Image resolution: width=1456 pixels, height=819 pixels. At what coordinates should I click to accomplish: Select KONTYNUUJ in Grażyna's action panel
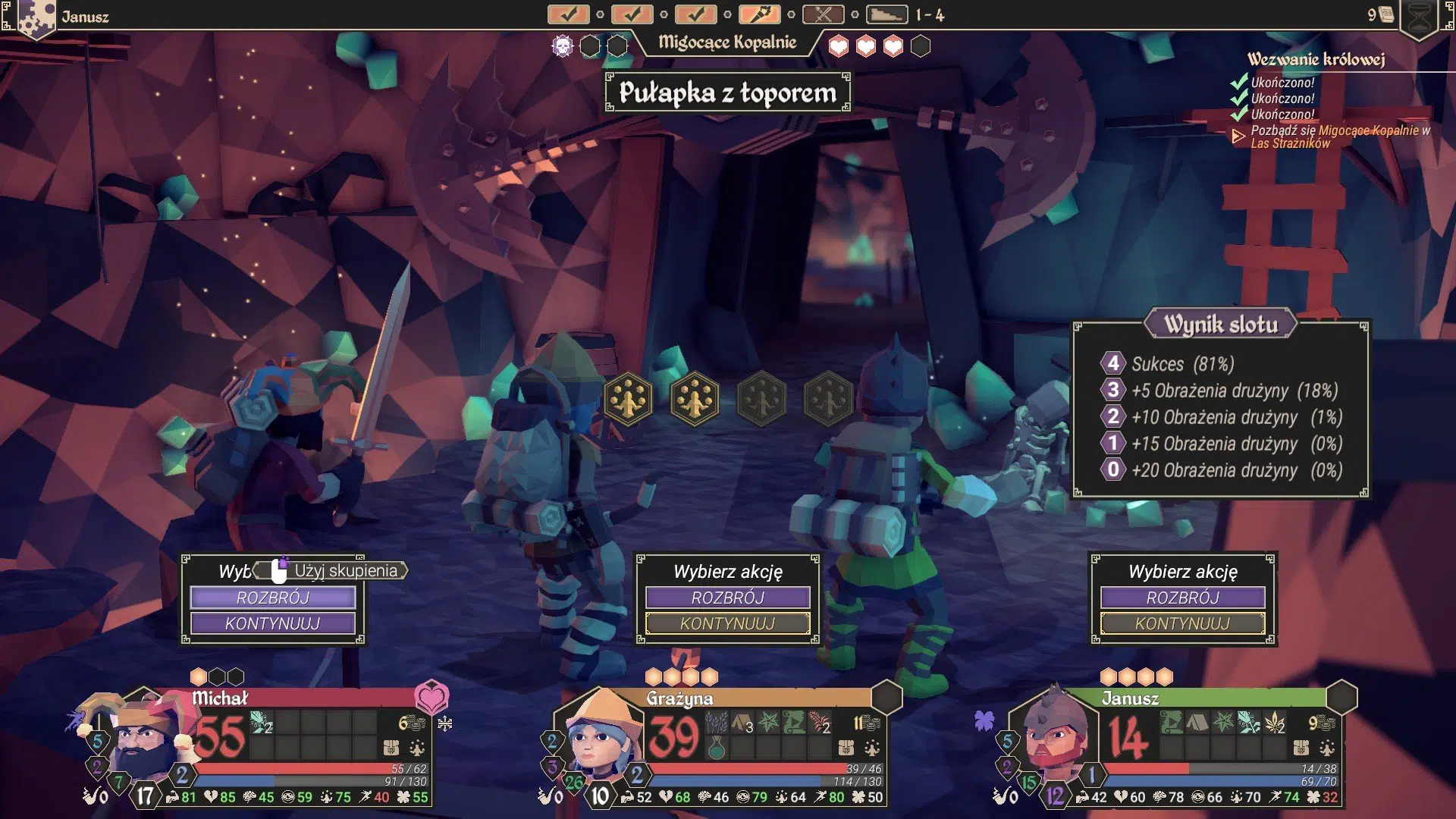pos(727,623)
